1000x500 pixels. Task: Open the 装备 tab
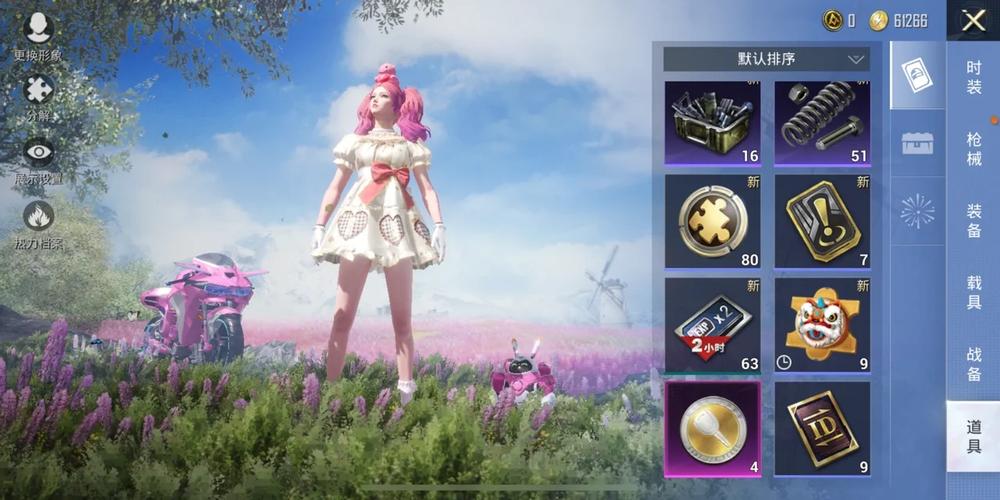[973, 221]
